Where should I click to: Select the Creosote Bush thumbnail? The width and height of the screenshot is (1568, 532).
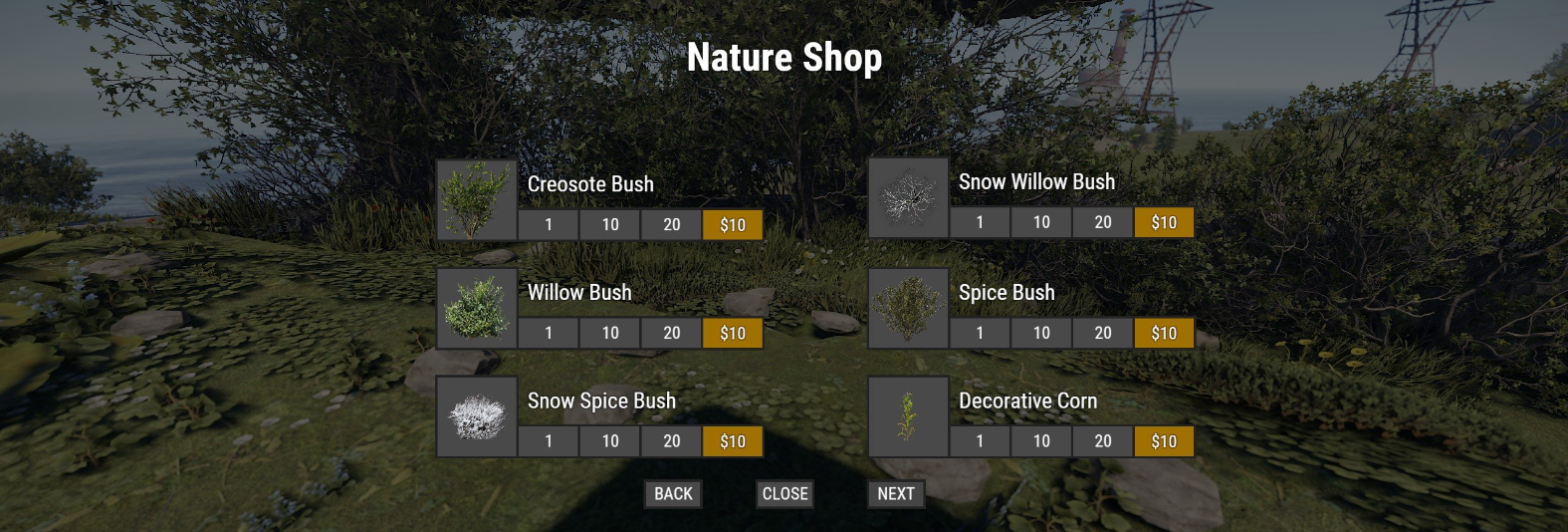[x=477, y=200]
